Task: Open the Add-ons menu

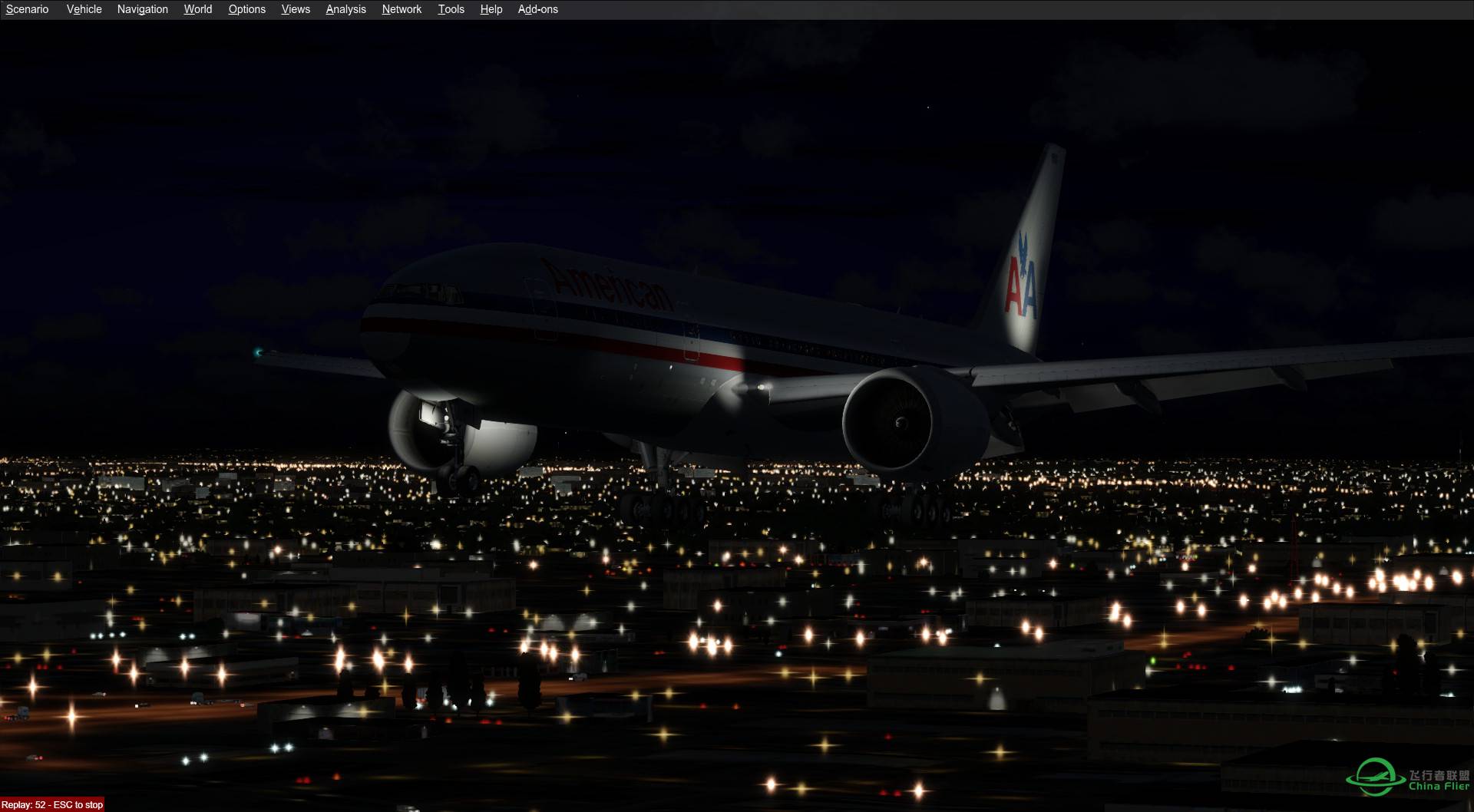Action: [x=537, y=9]
